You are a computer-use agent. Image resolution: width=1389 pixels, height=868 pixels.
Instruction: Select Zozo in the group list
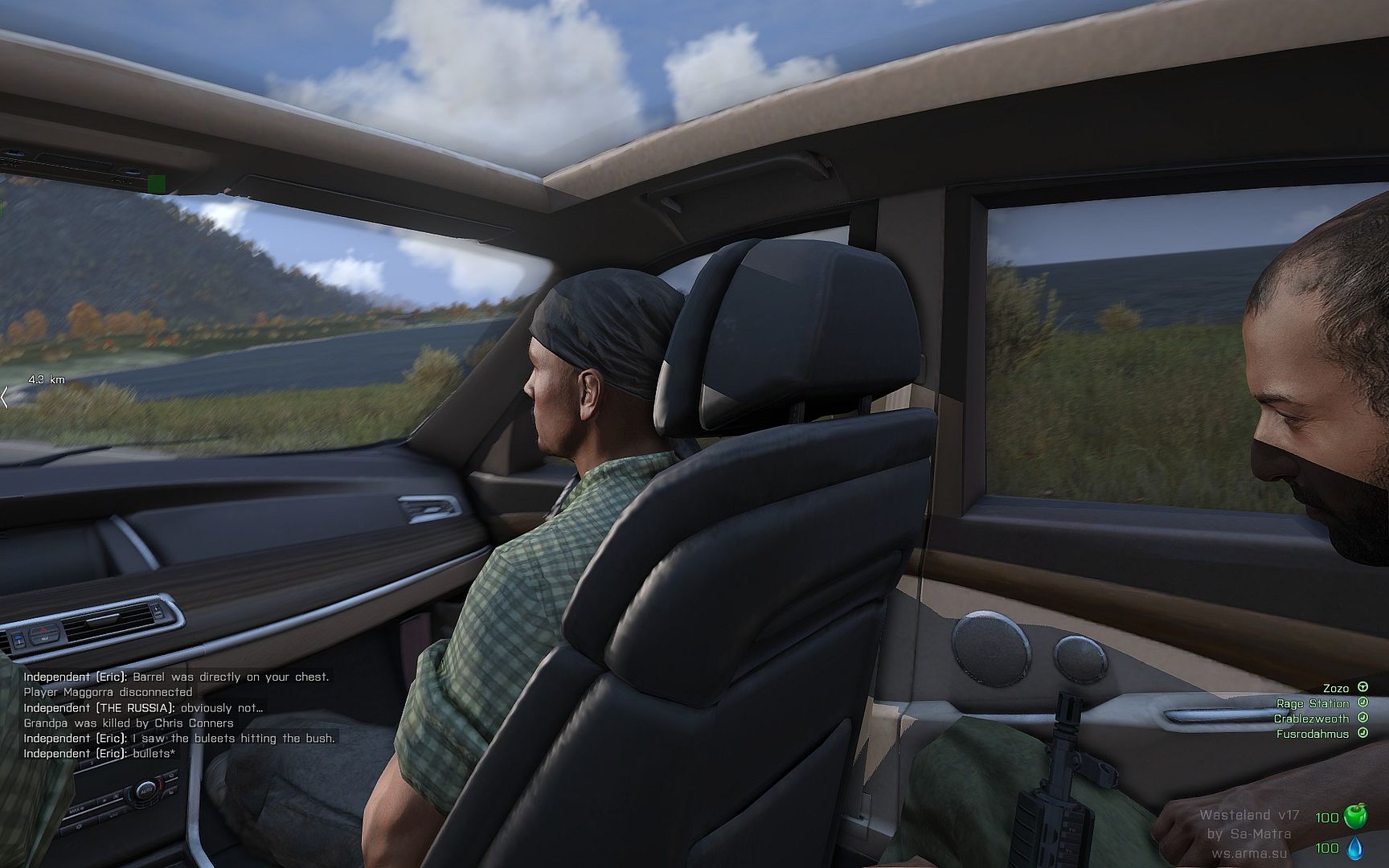(1336, 688)
